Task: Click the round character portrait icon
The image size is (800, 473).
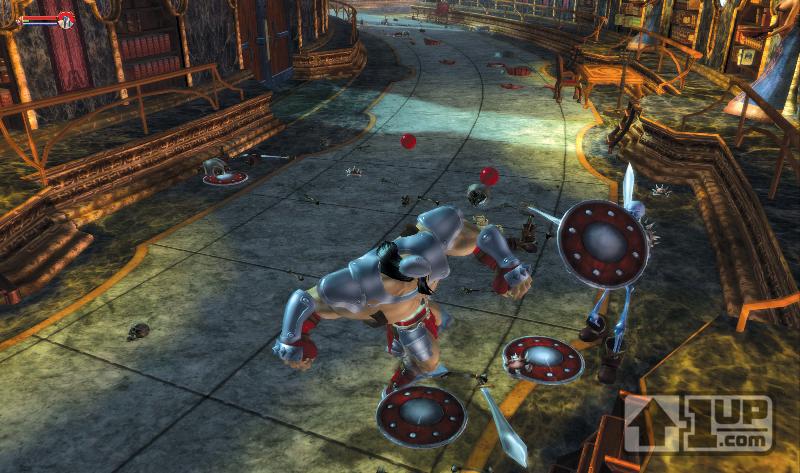Action: pos(66,19)
